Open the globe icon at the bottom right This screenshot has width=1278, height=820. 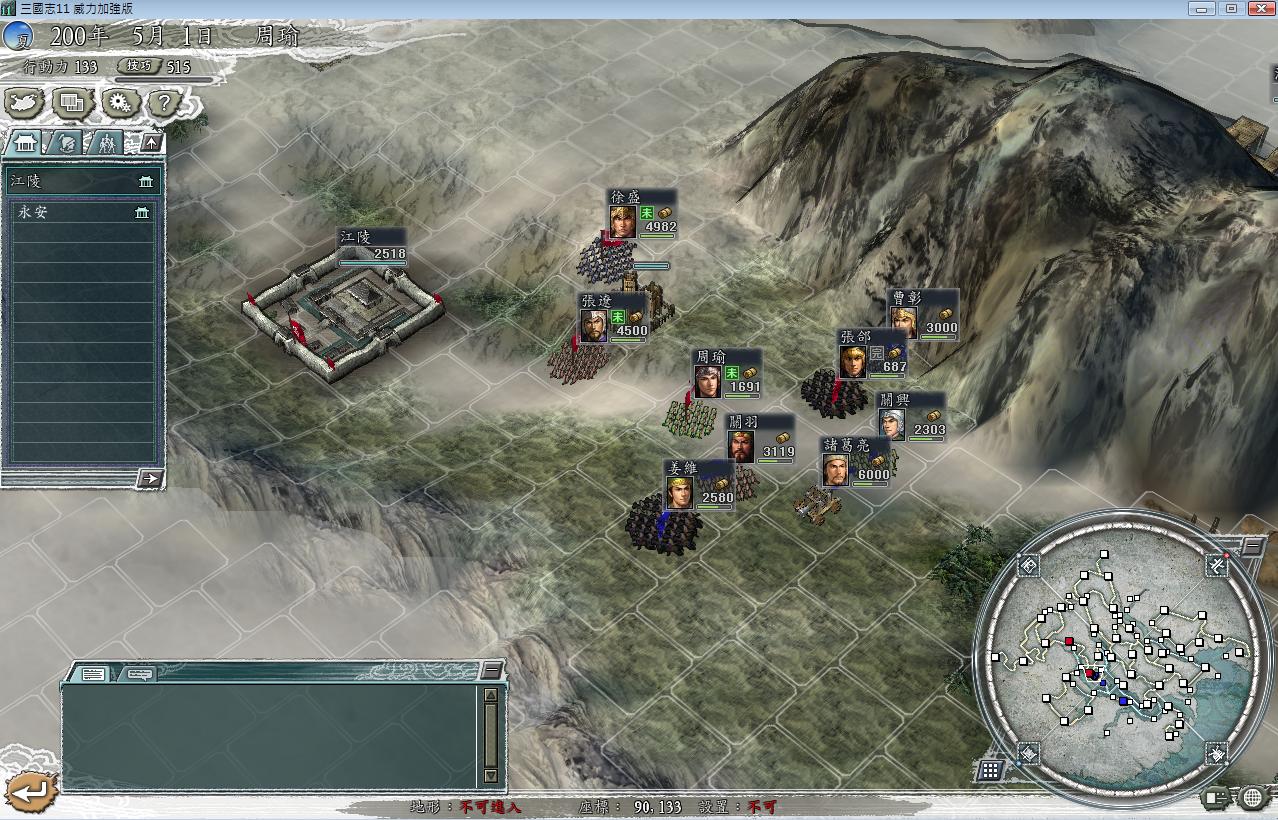pos(1253,797)
